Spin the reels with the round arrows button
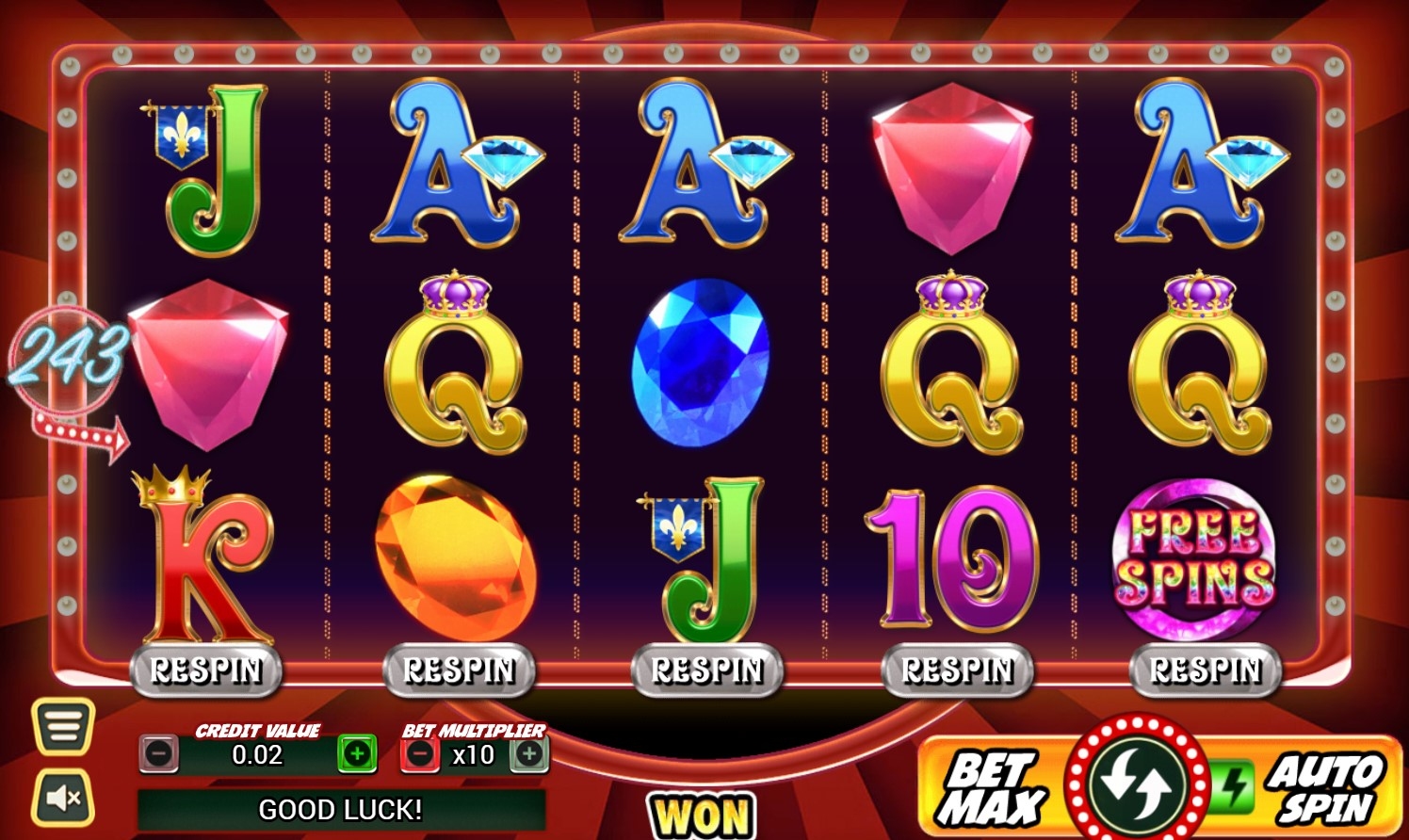This screenshot has width=1409, height=840. coord(1137,783)
